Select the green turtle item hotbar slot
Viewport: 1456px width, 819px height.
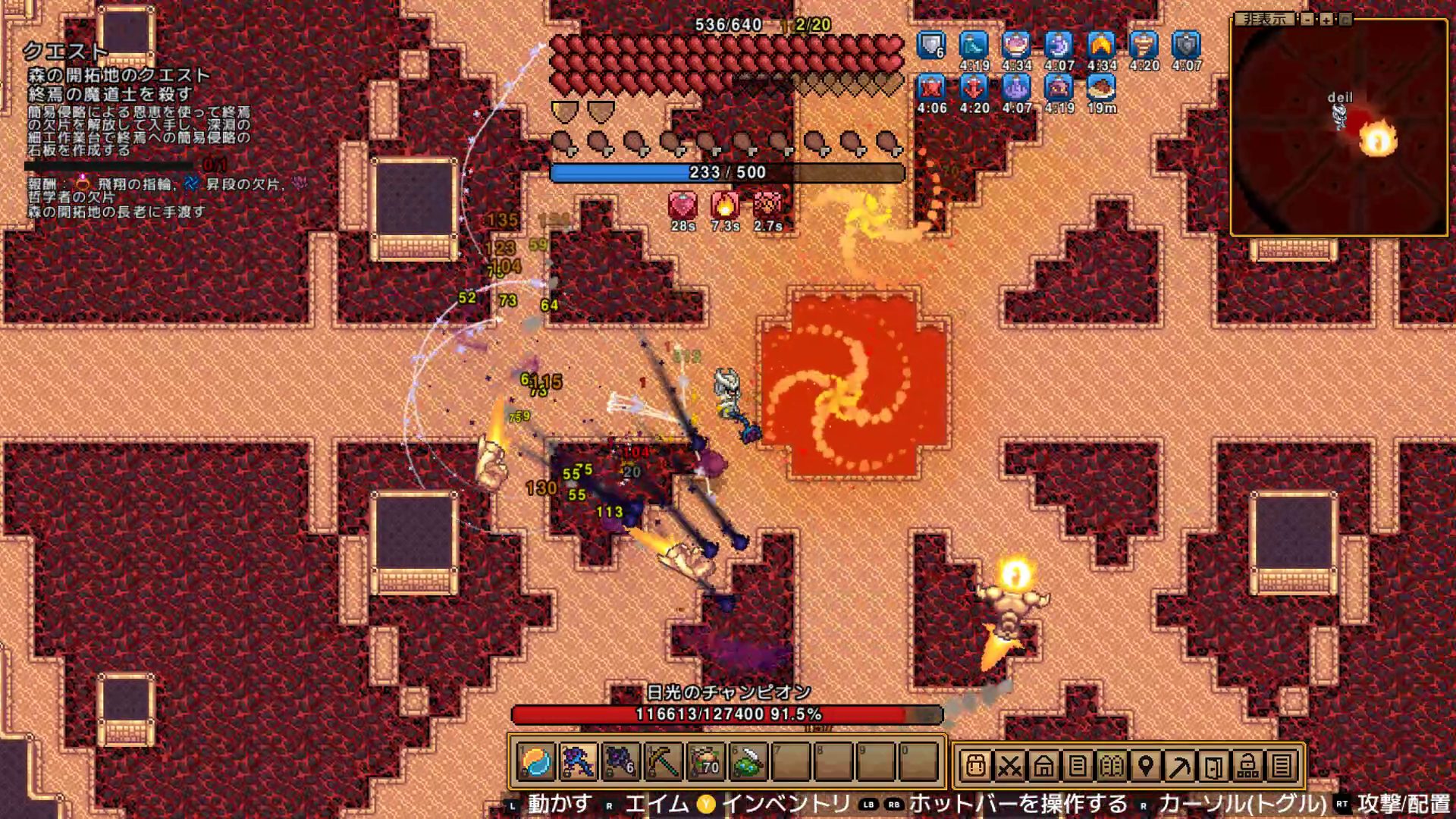(x=749, y=762)
